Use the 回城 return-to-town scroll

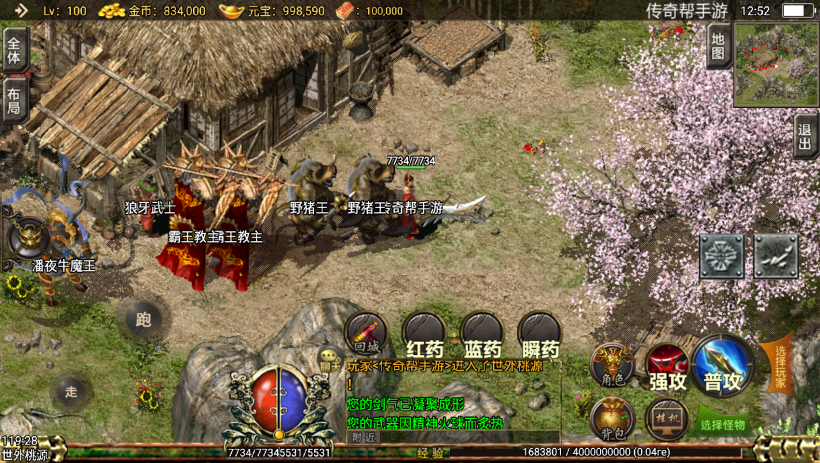tap(365, 333)
